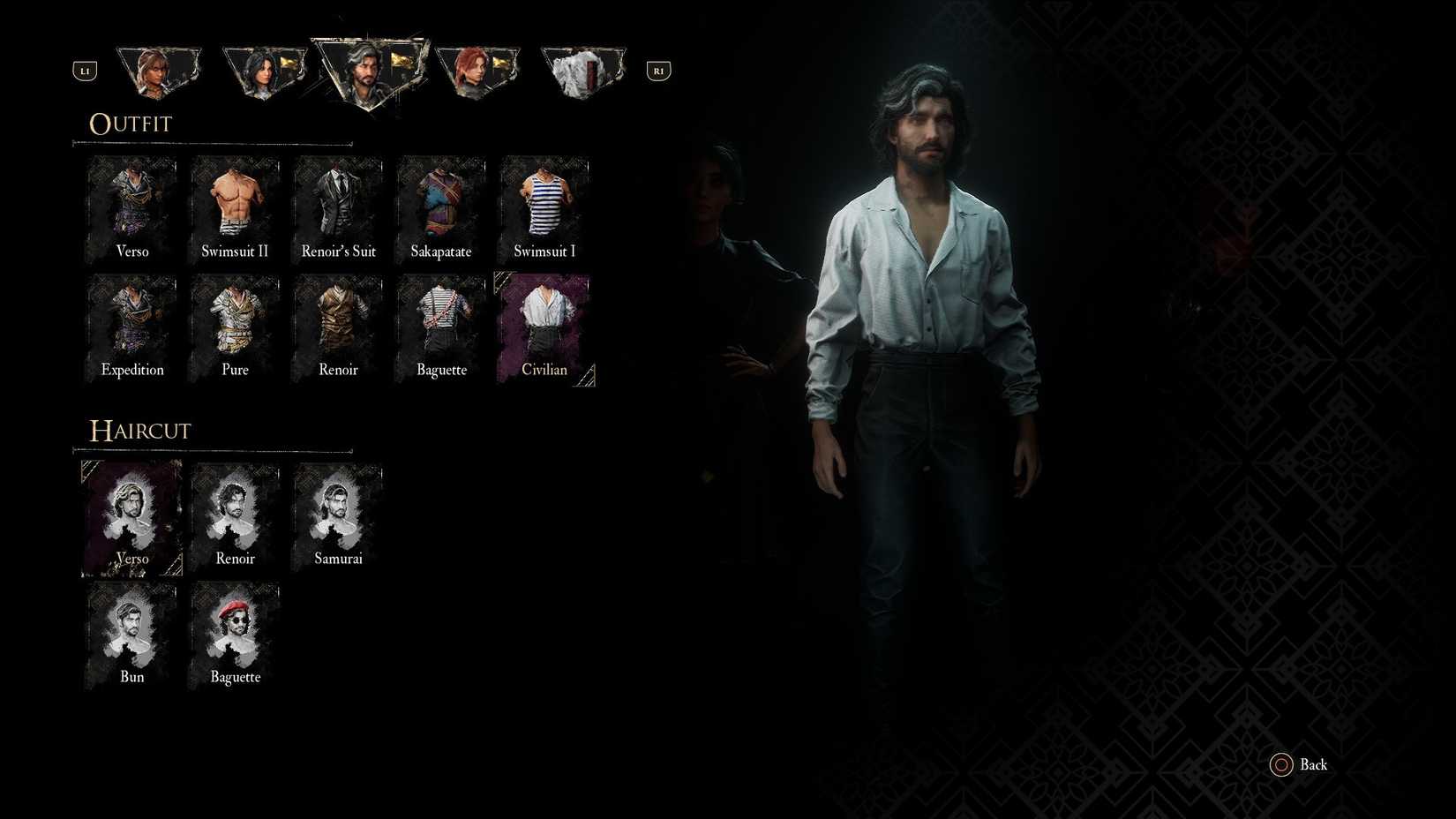Choose the Bun haircut

(131, 635)
